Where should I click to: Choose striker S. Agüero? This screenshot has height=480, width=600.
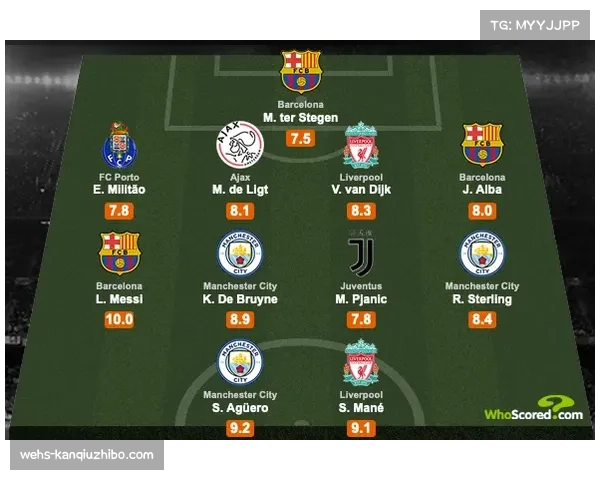[240, 409]
